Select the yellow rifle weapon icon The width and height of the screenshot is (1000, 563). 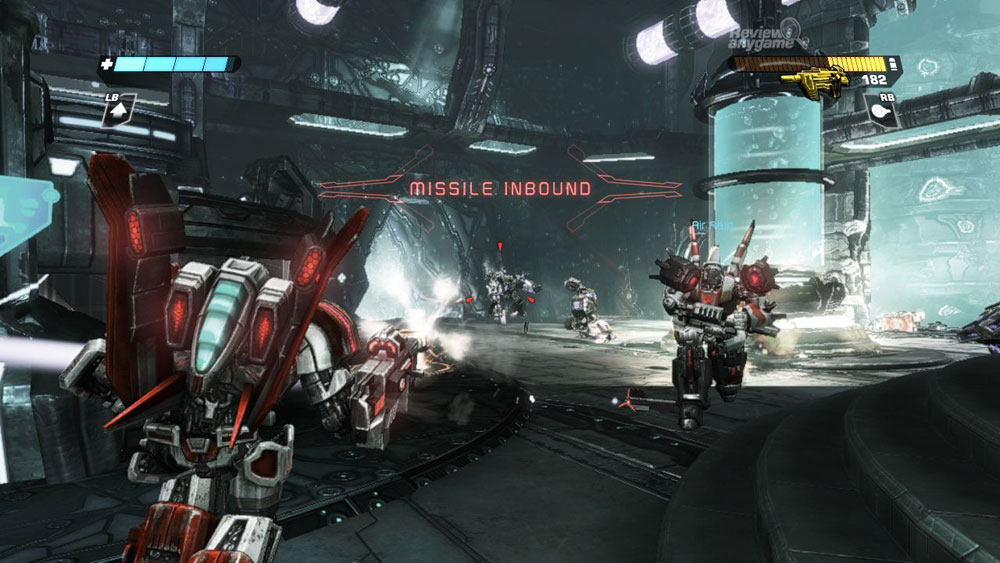pos(814,78)
